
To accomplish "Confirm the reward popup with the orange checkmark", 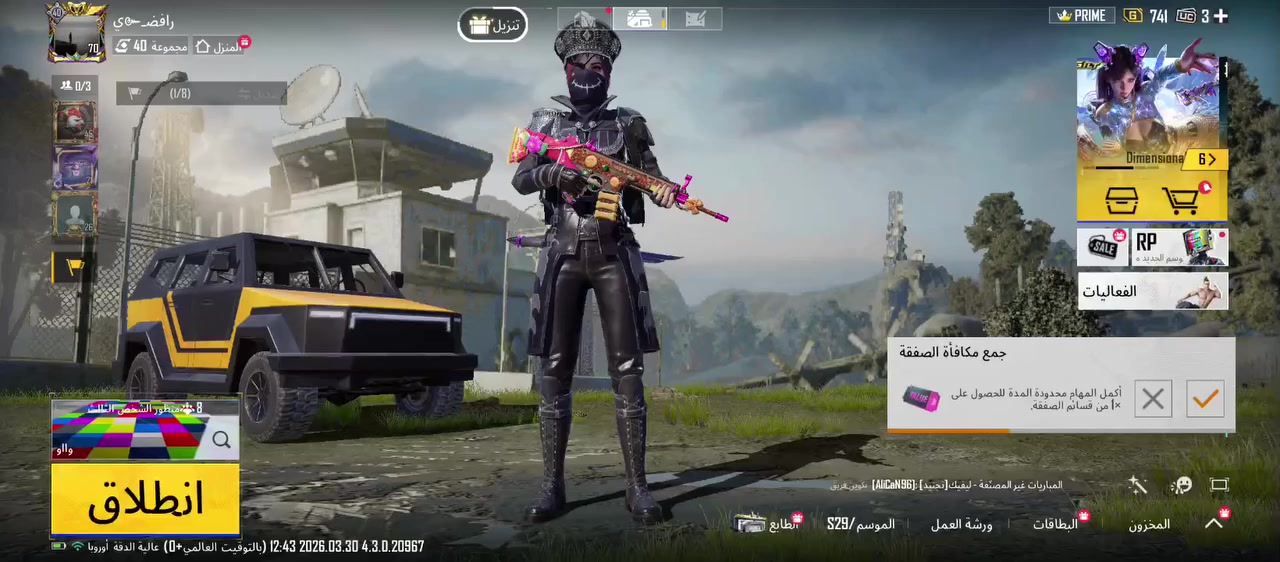I will (1205, 399).
